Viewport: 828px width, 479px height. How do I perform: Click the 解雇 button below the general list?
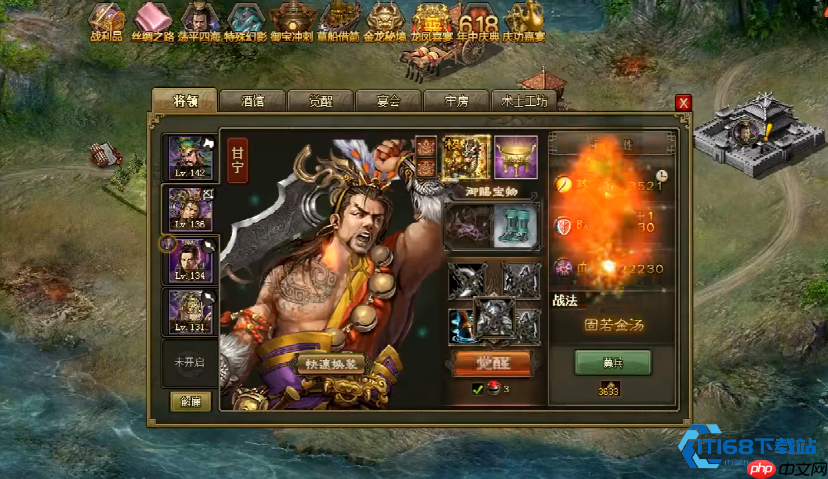189,401
